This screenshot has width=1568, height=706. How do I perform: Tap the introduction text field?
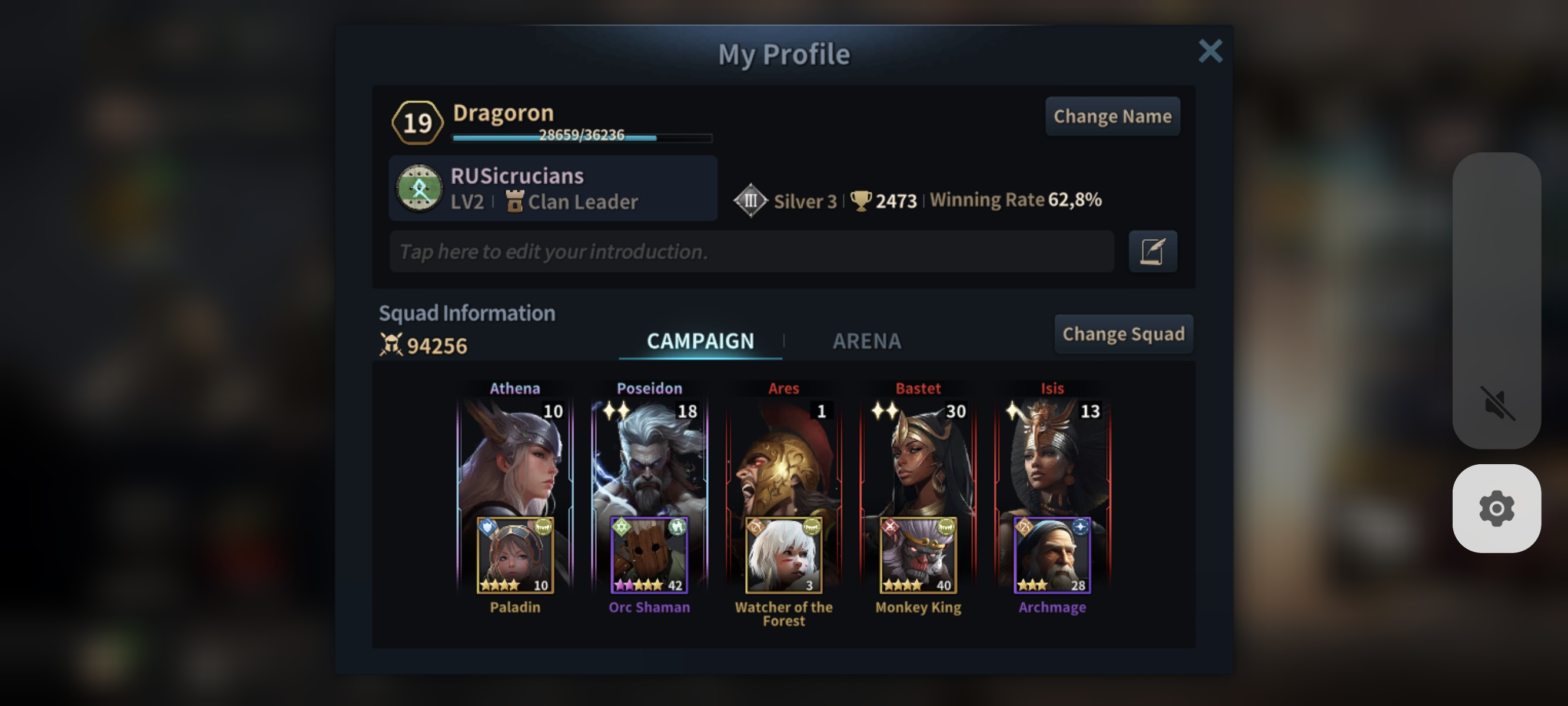tap(751, 251)
